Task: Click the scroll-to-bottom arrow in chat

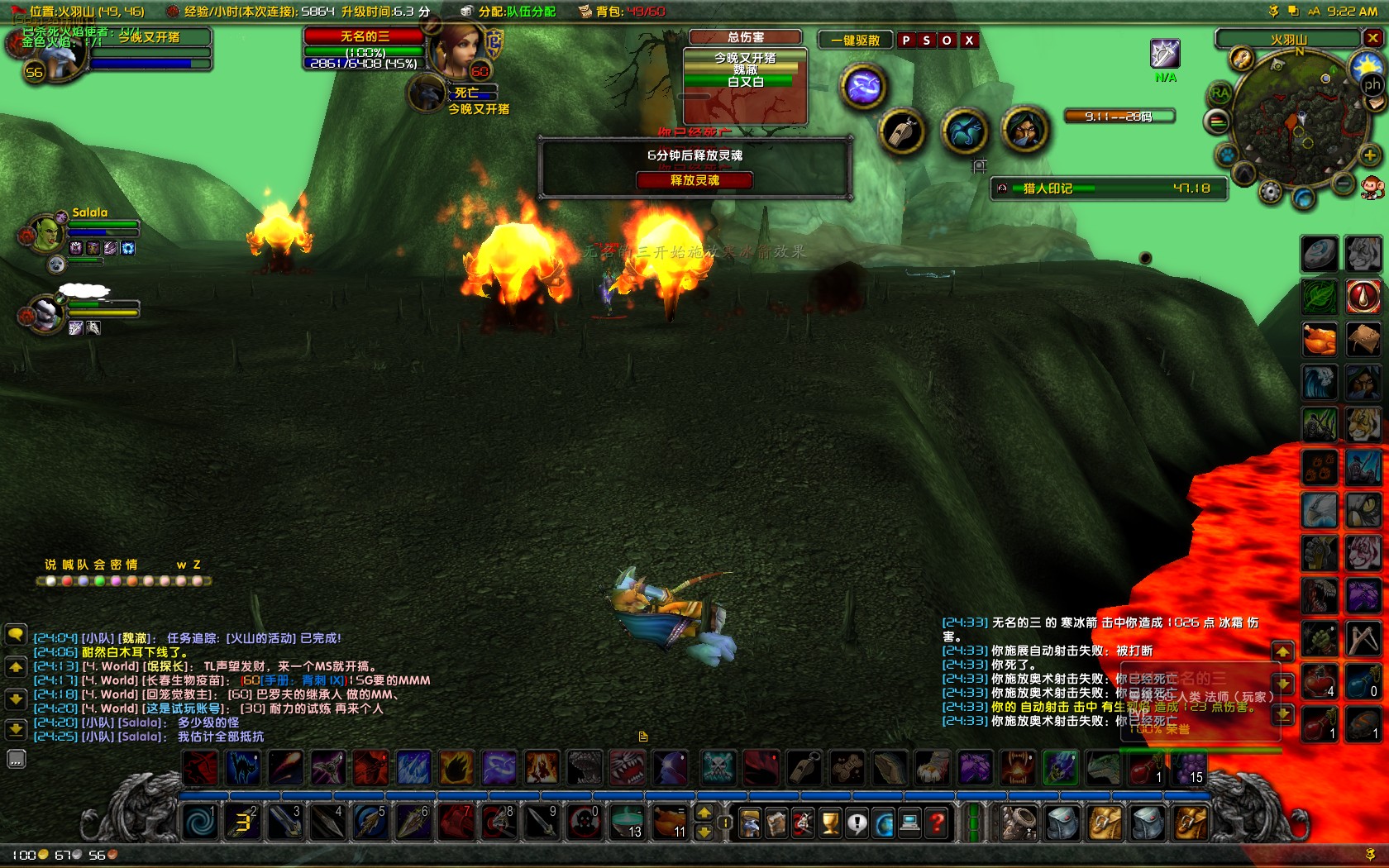Action: click(x=14, y=730)
